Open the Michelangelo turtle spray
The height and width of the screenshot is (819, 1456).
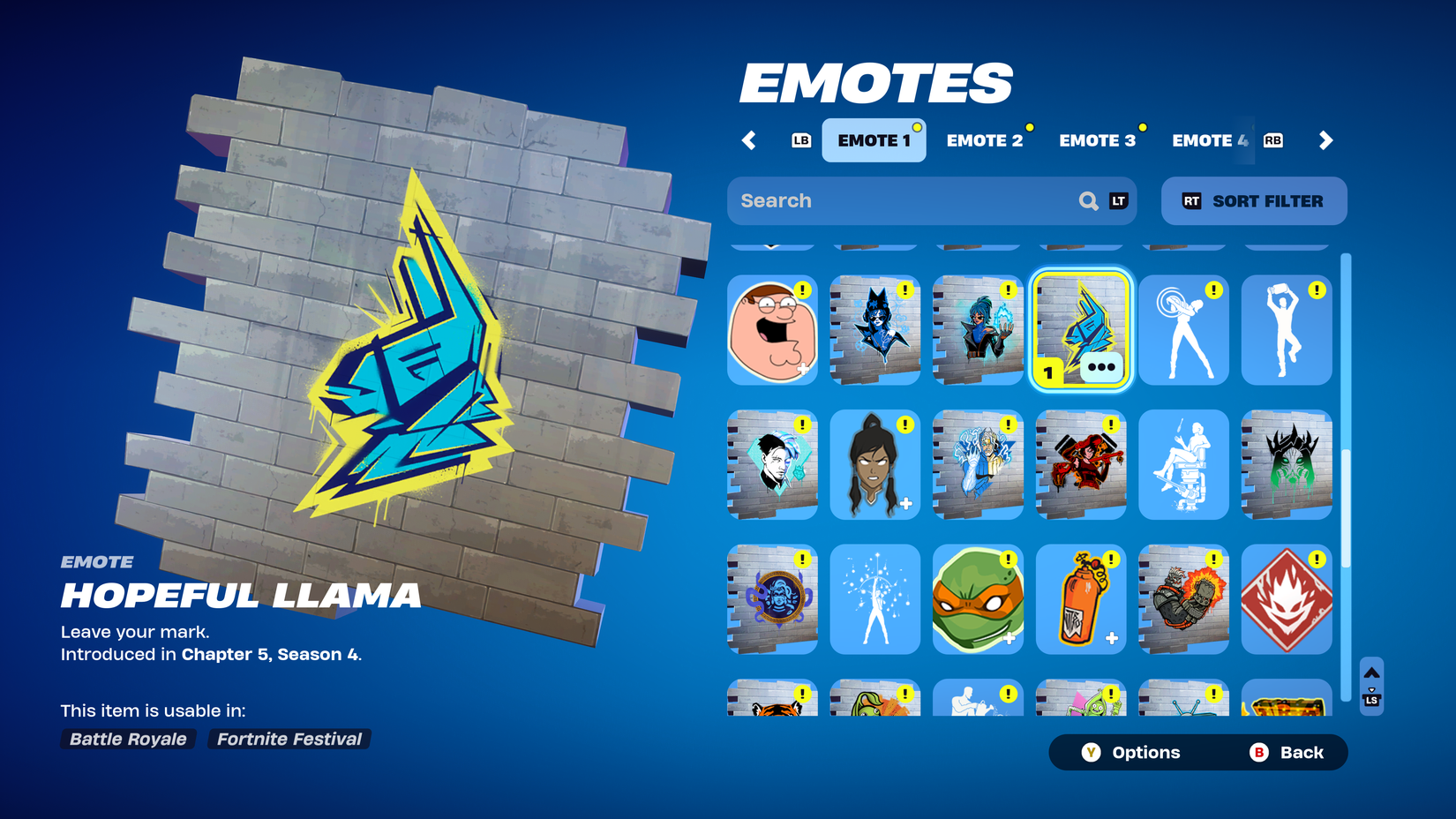pos(978,600)
